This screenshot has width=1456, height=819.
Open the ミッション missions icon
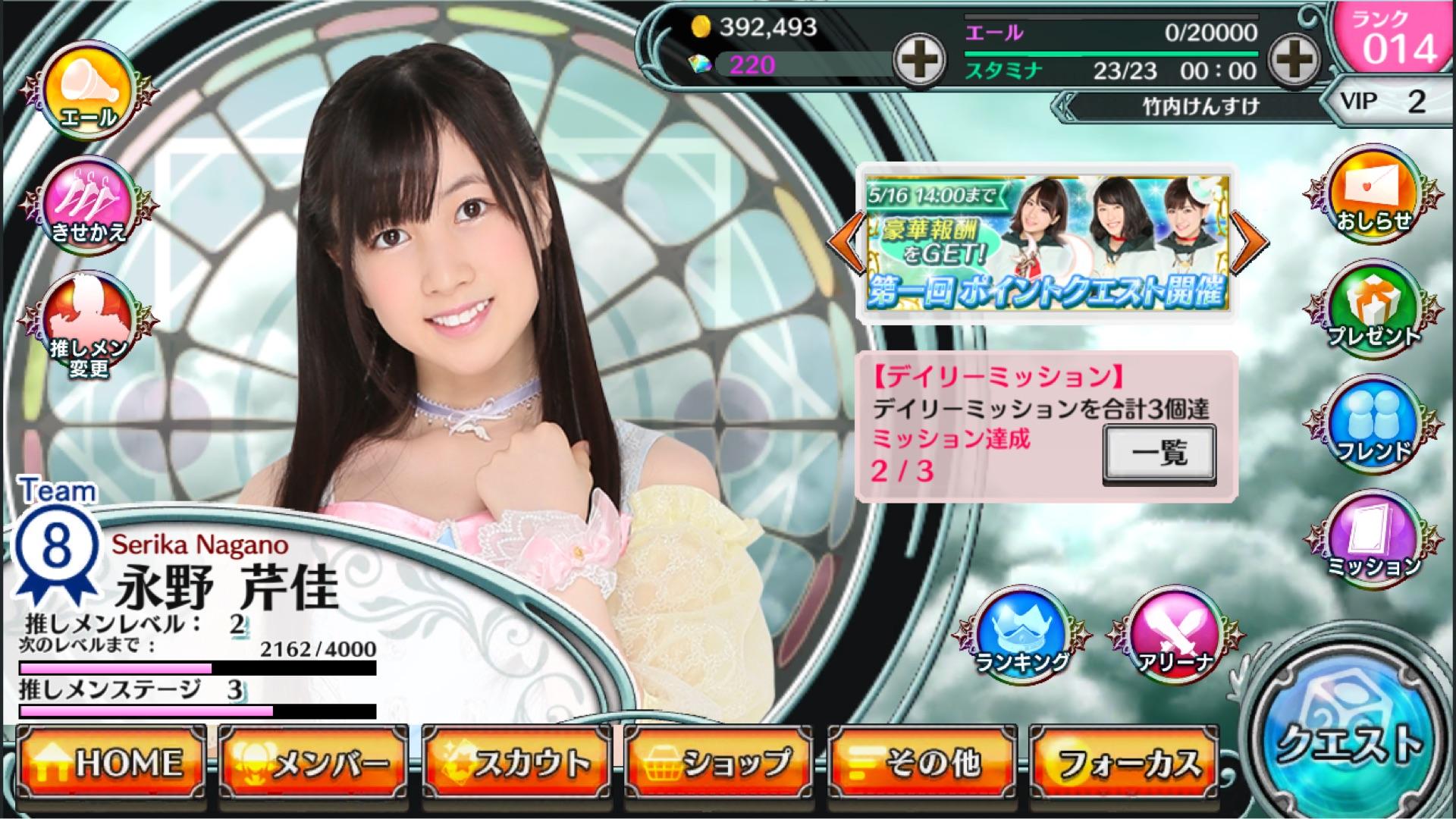1372,540
